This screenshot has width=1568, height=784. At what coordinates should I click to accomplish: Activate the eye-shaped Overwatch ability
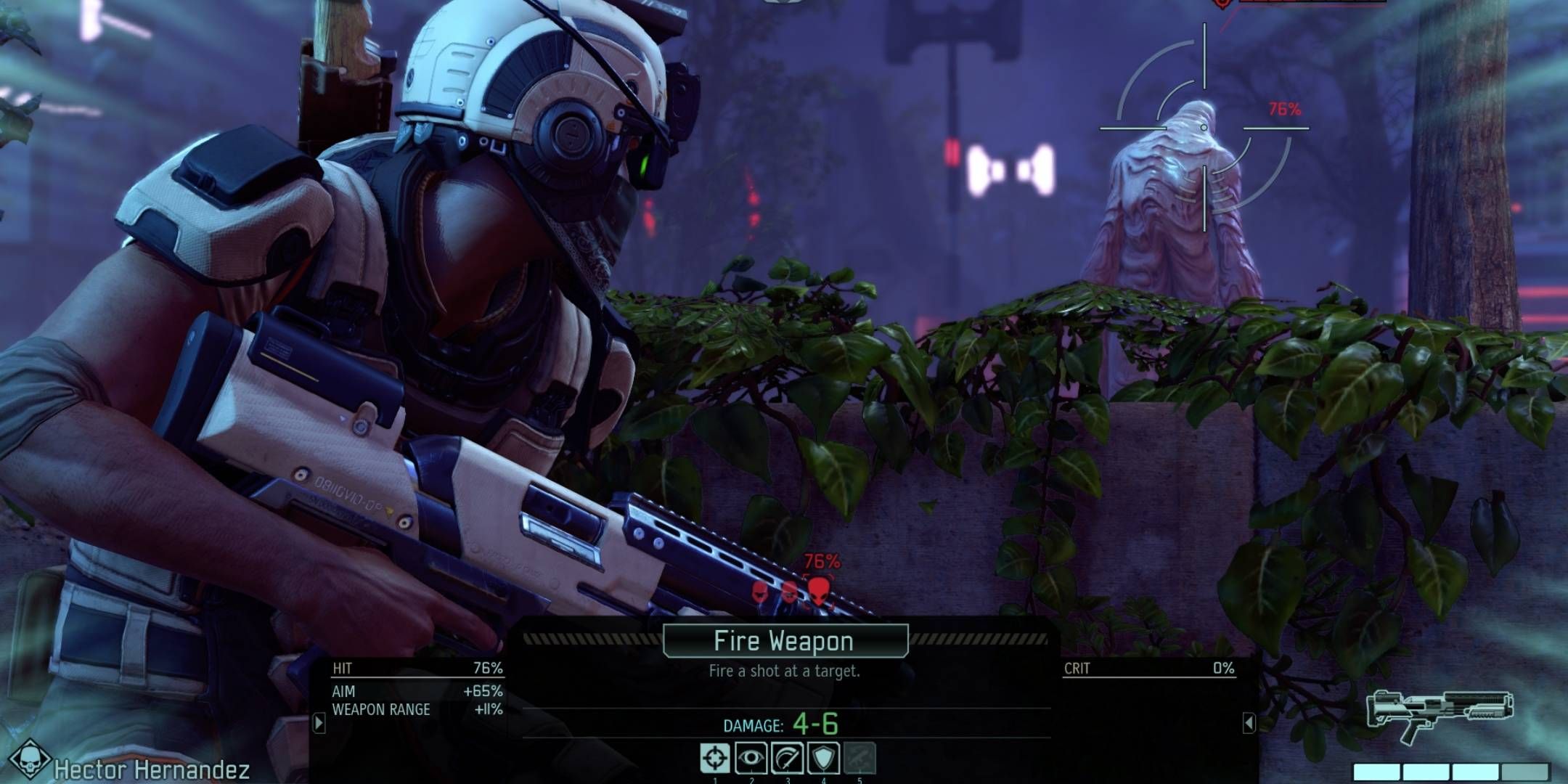[x=751, y=759]
